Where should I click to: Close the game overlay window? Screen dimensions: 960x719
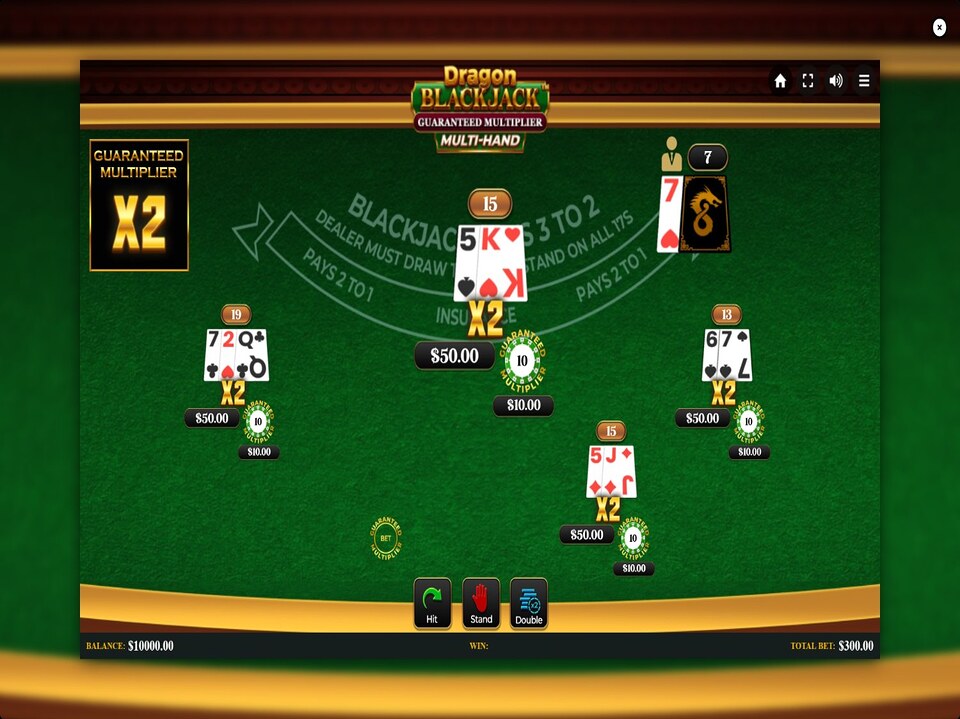coord(939,28)
